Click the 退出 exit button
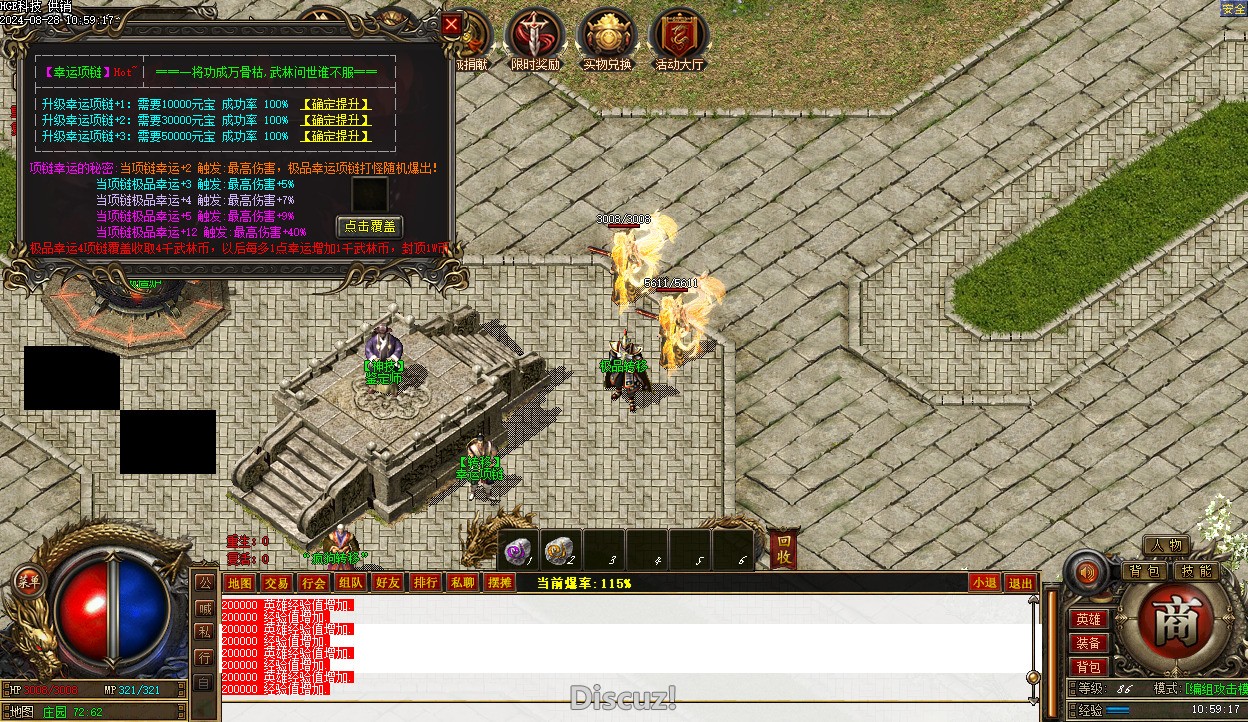Image resolution: width=1248 pixels, height=722 pixels. click(1020, 583)
